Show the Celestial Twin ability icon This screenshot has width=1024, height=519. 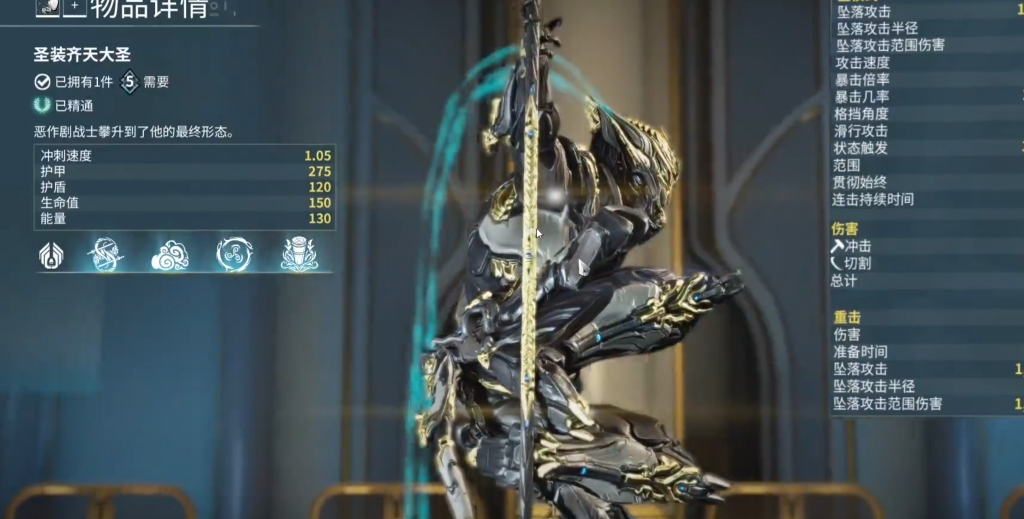pyautogui.click(x=105, y=255)
